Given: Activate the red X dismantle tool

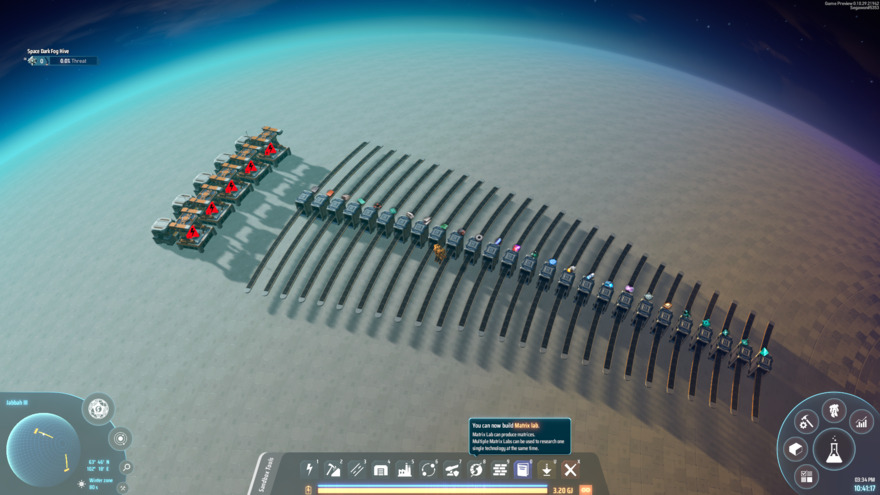Looking at the screenshot, I should click(x=571, y=469).
